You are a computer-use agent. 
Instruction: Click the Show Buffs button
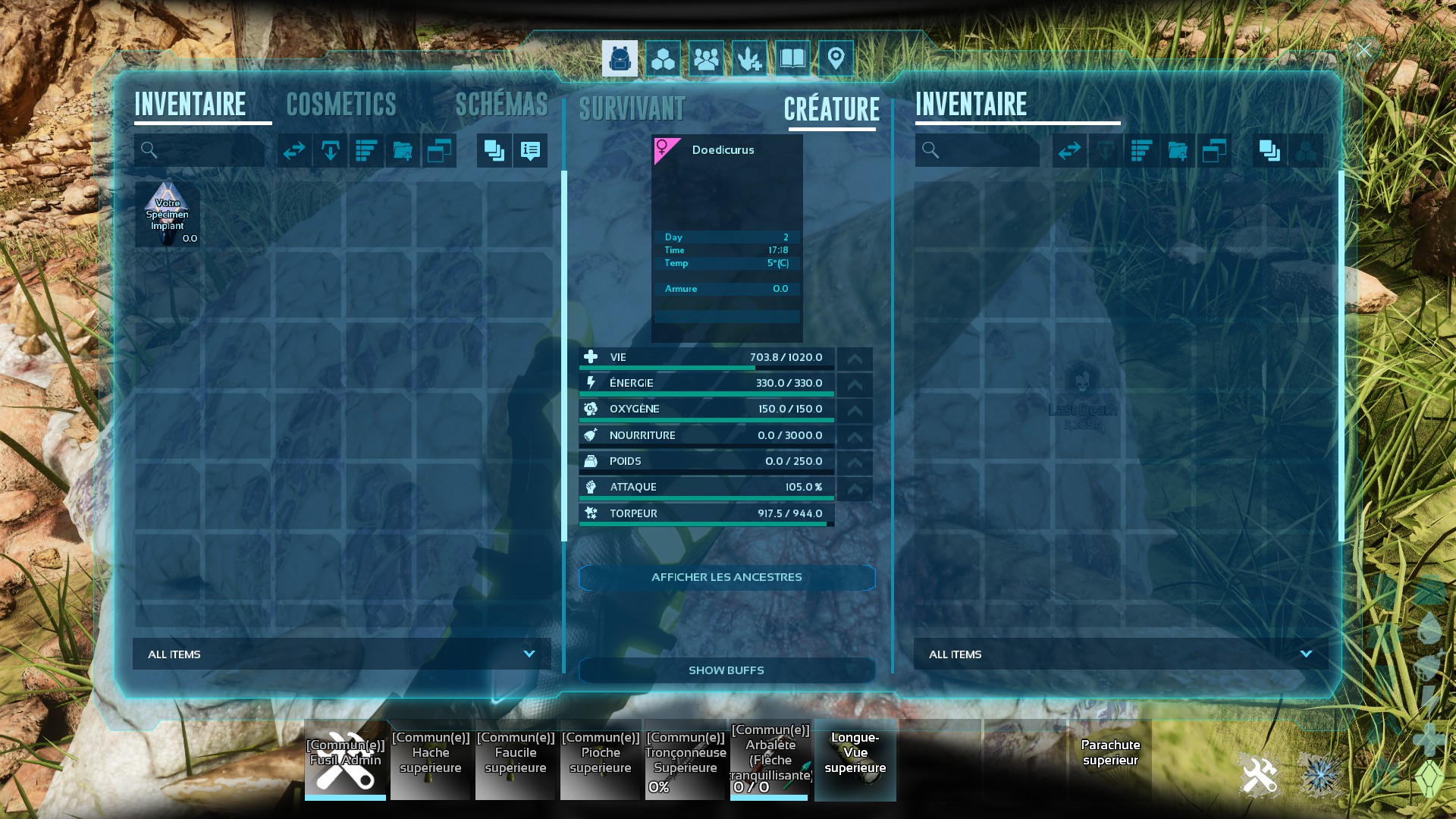[726, 670]
